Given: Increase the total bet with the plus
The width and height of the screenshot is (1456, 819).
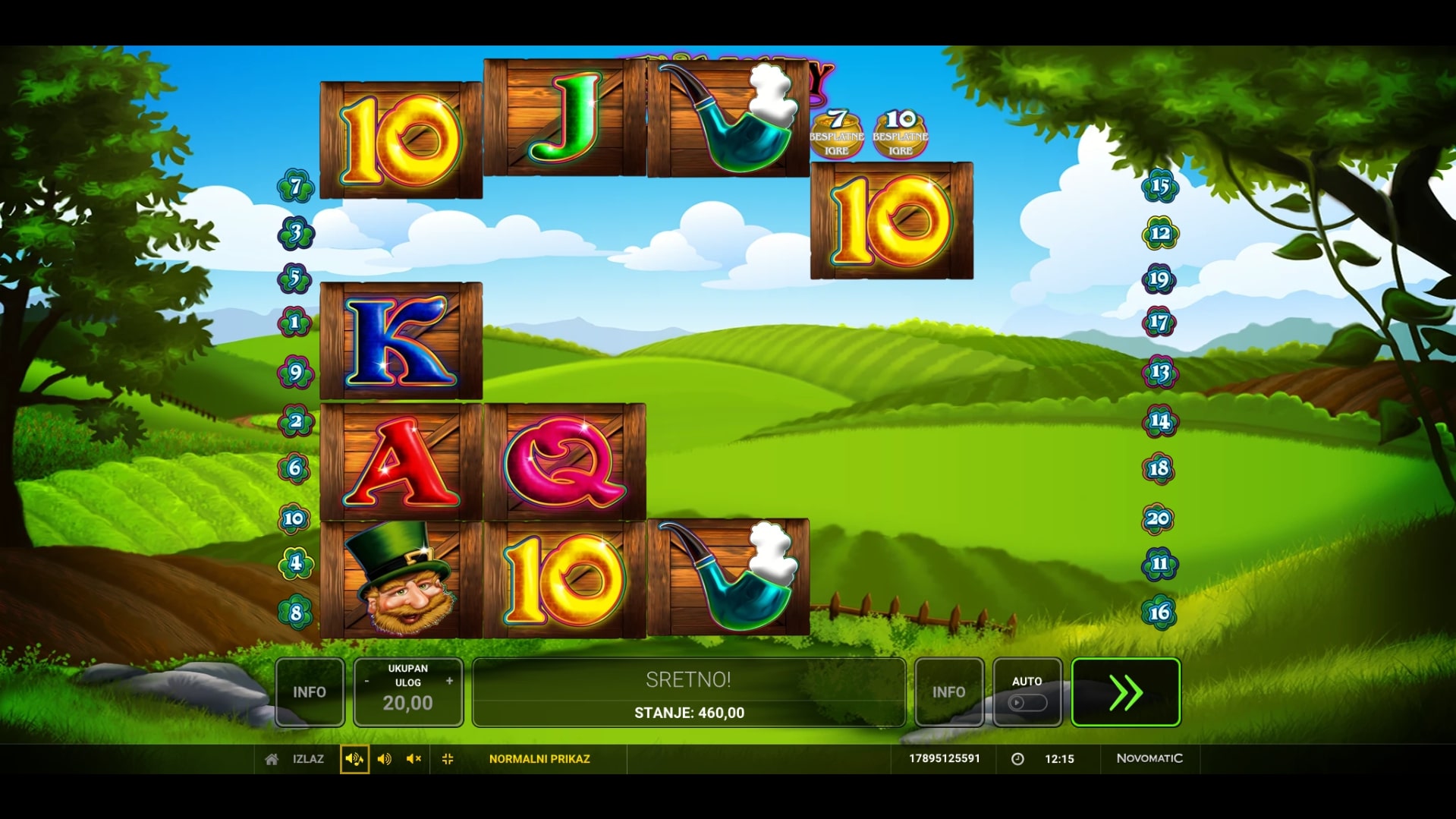Looking at the screenshot, I should [449, 682].
